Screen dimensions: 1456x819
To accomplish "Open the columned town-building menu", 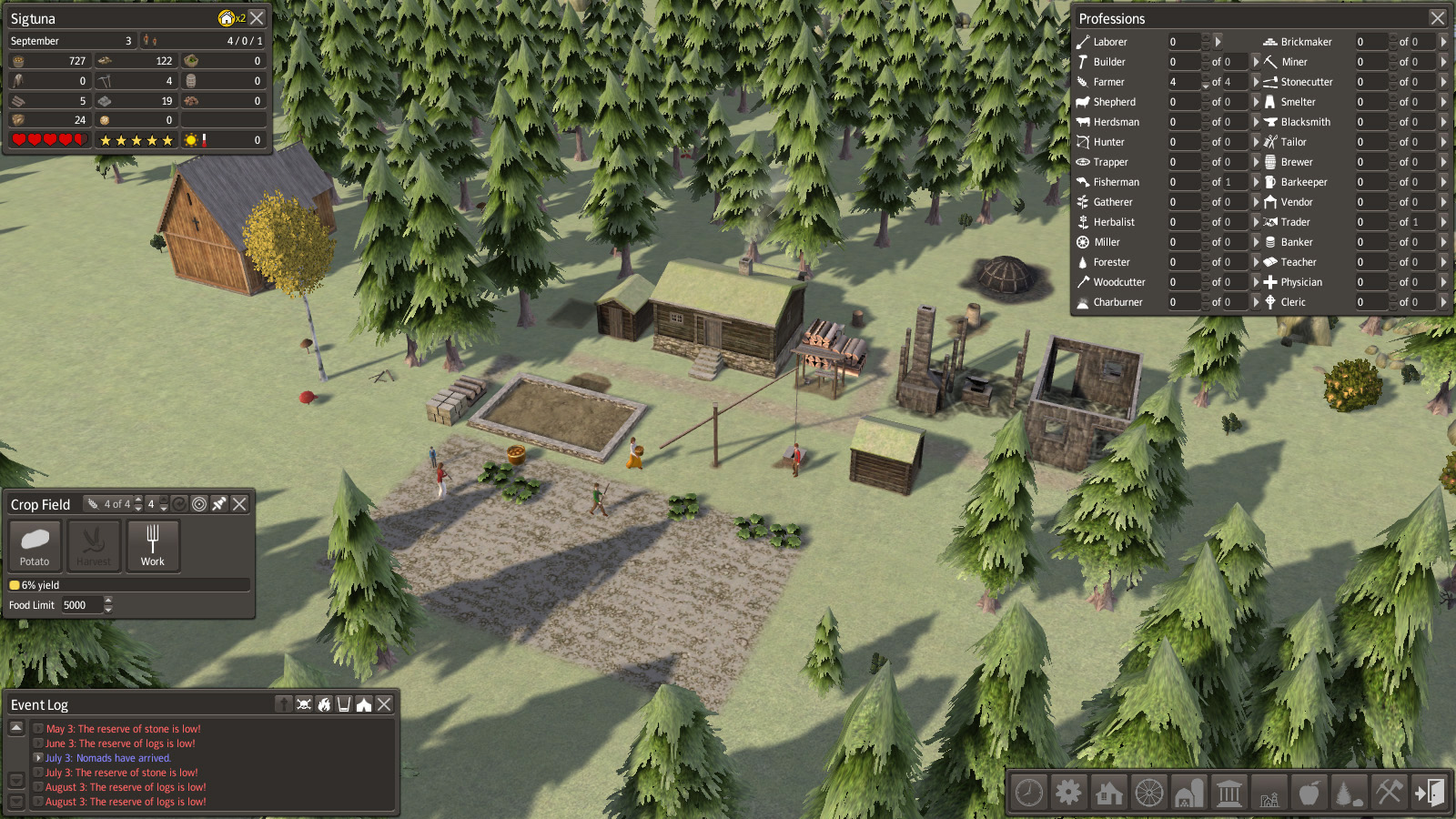I will click(x=1229, y=793).
